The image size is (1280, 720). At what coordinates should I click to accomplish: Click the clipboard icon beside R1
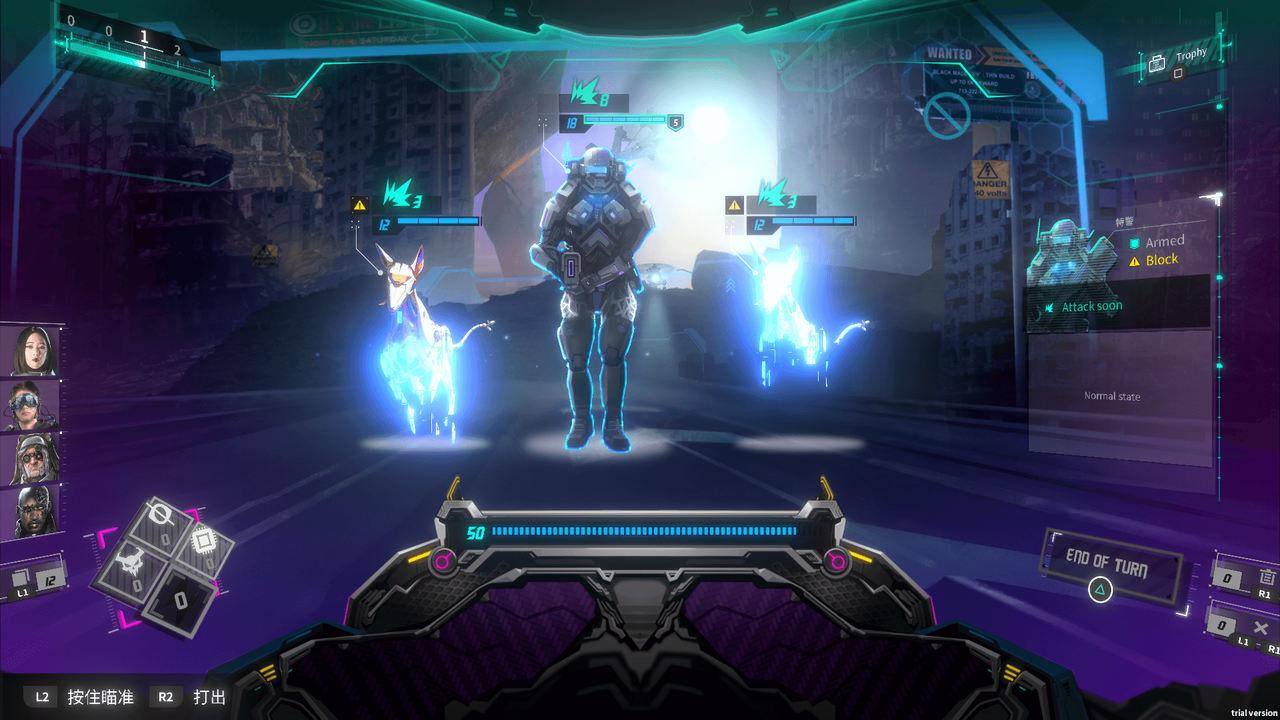tap(1266, 577)
